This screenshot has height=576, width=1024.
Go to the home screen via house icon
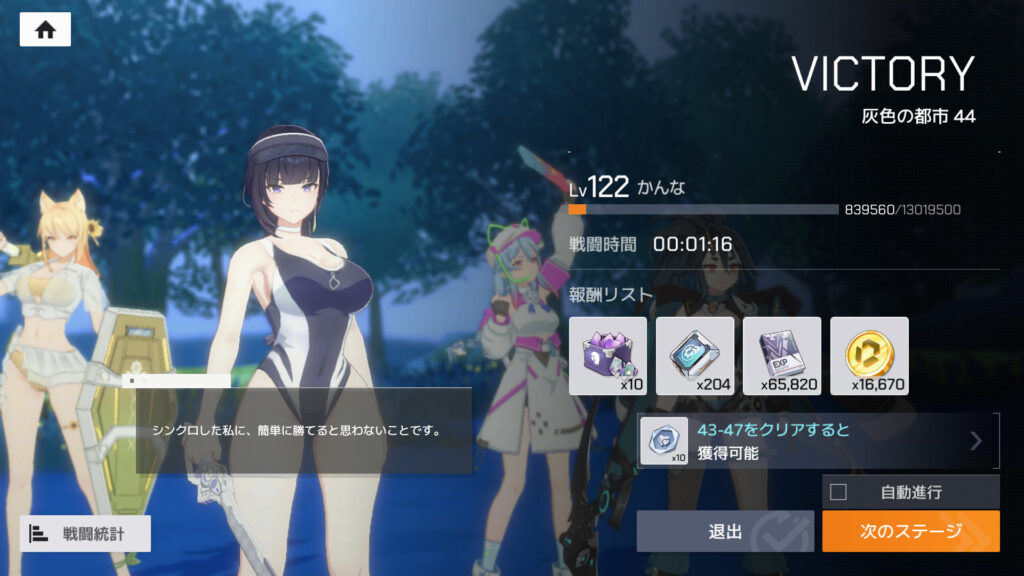[45, 30]
